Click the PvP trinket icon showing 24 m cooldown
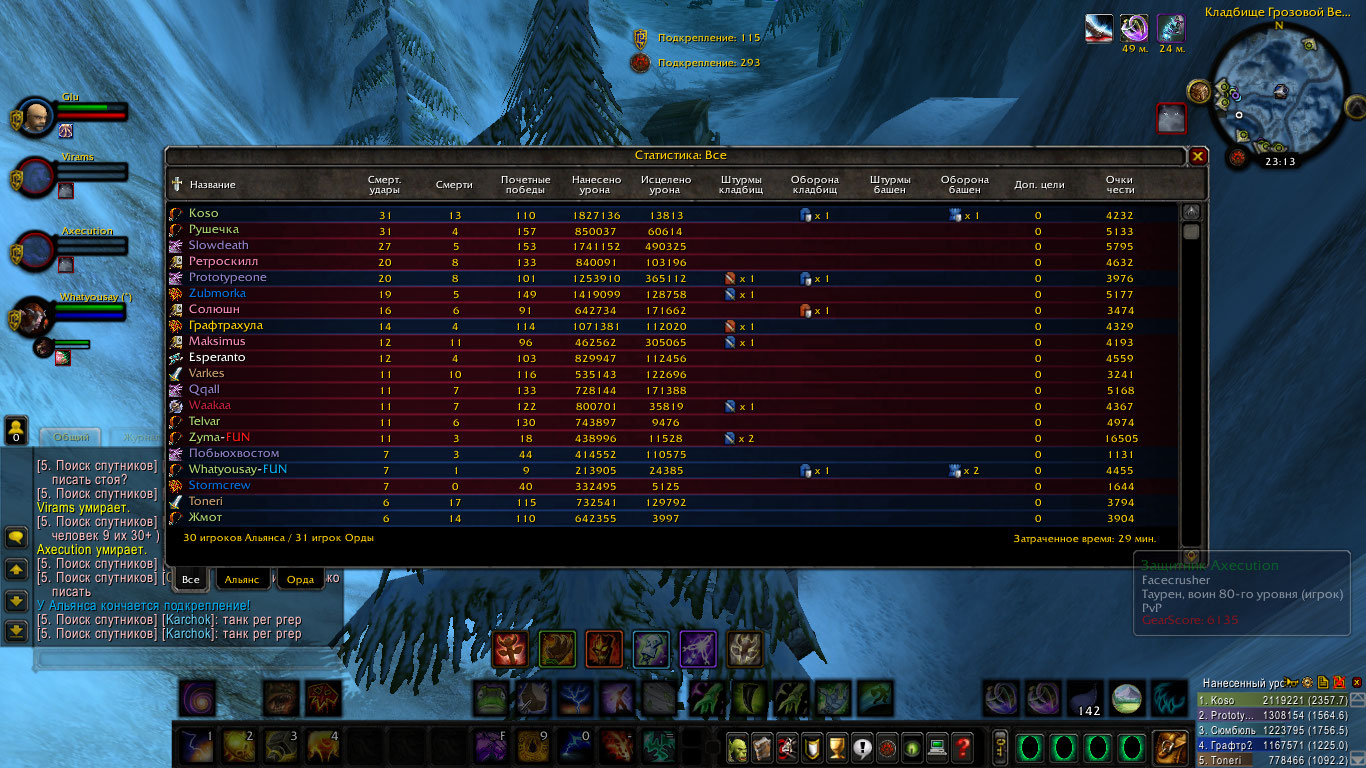 click(1170, 30)
